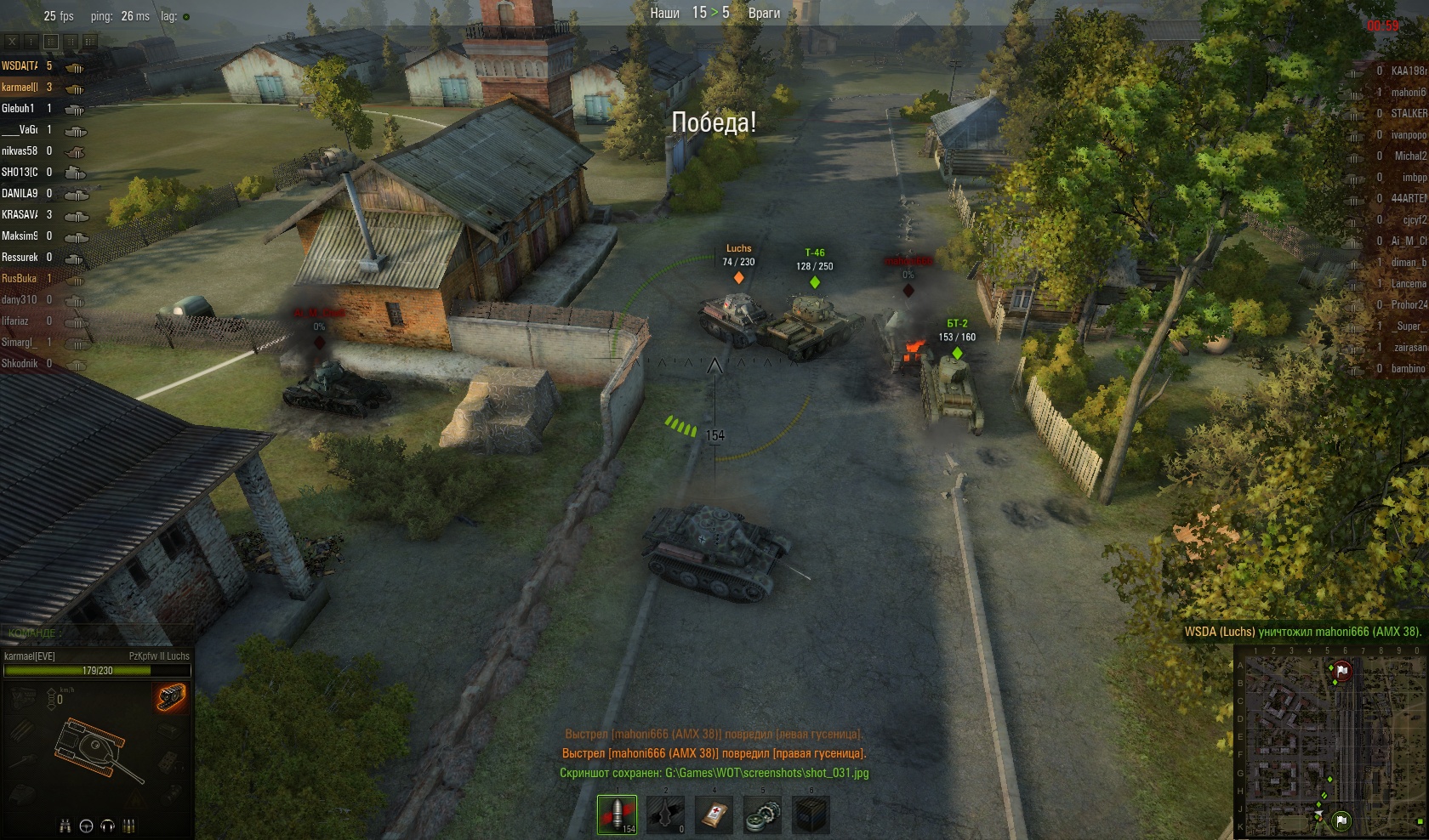
Task: Select player RusBuka in the team list
Action: [x=20, y=278]
